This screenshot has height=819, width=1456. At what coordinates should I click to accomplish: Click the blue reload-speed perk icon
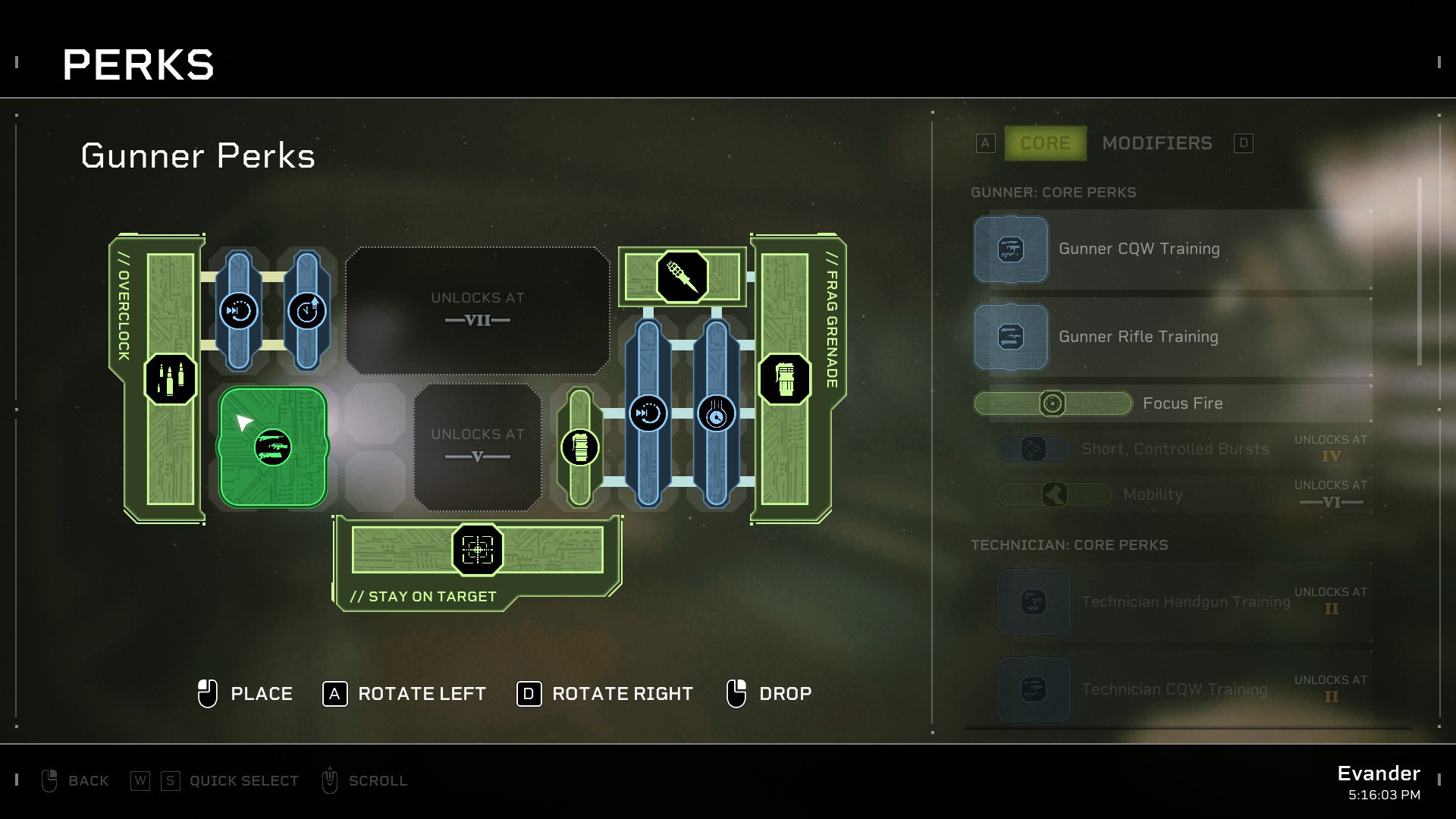(240, 311)
